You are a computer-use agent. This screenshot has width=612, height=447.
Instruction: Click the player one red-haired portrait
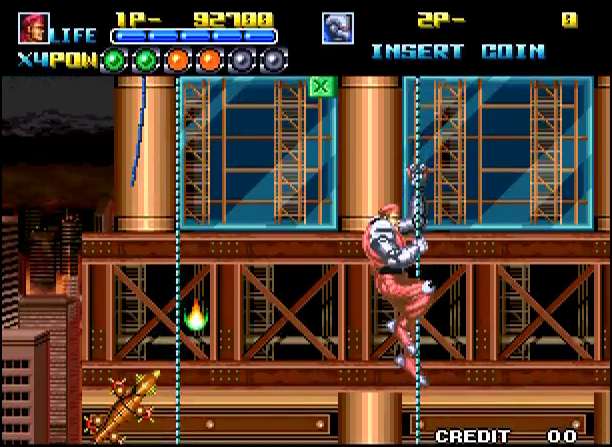pos(33,29)
